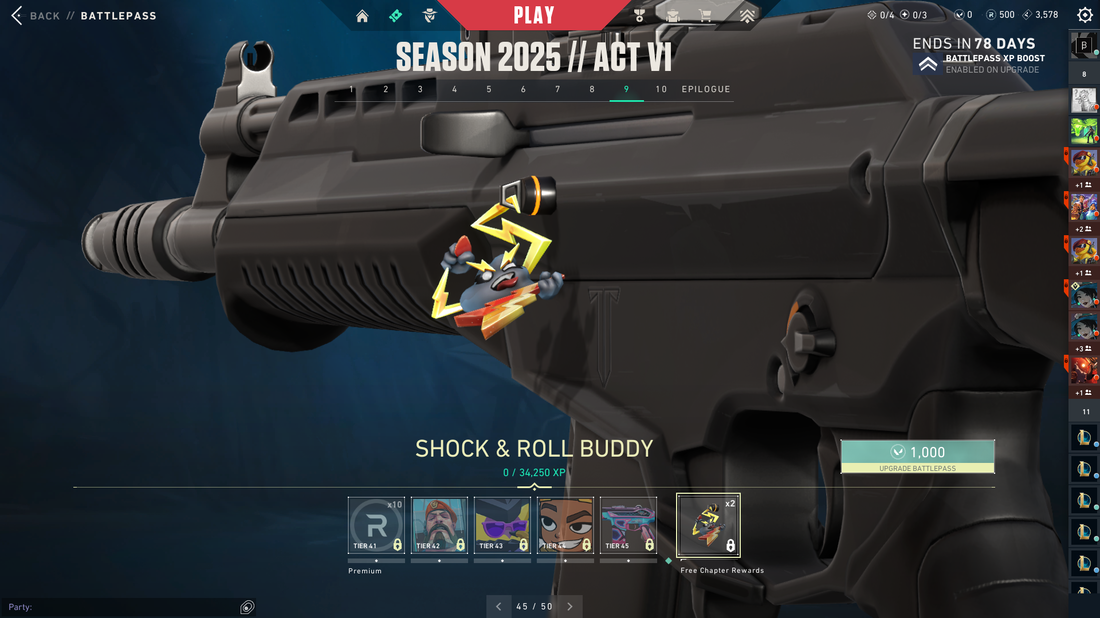Open the store shopping cart icon
Viewport: 1100px width, 618px height.
[706, 16]
